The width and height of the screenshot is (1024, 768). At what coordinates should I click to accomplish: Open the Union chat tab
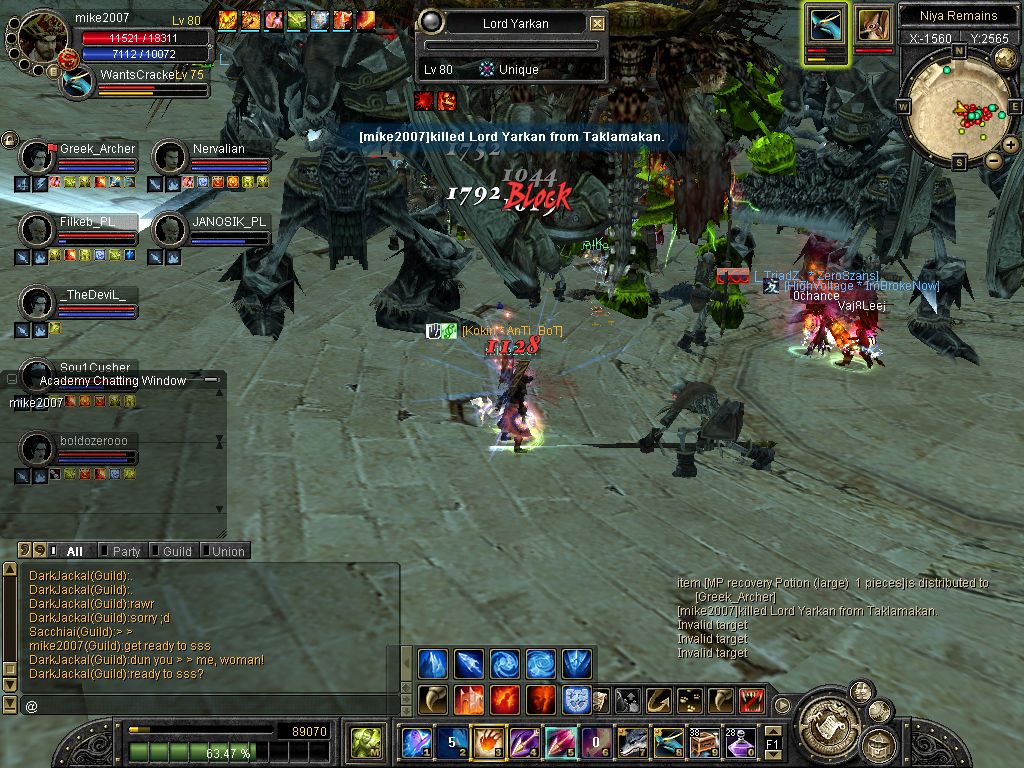click(x=227, y=551)
